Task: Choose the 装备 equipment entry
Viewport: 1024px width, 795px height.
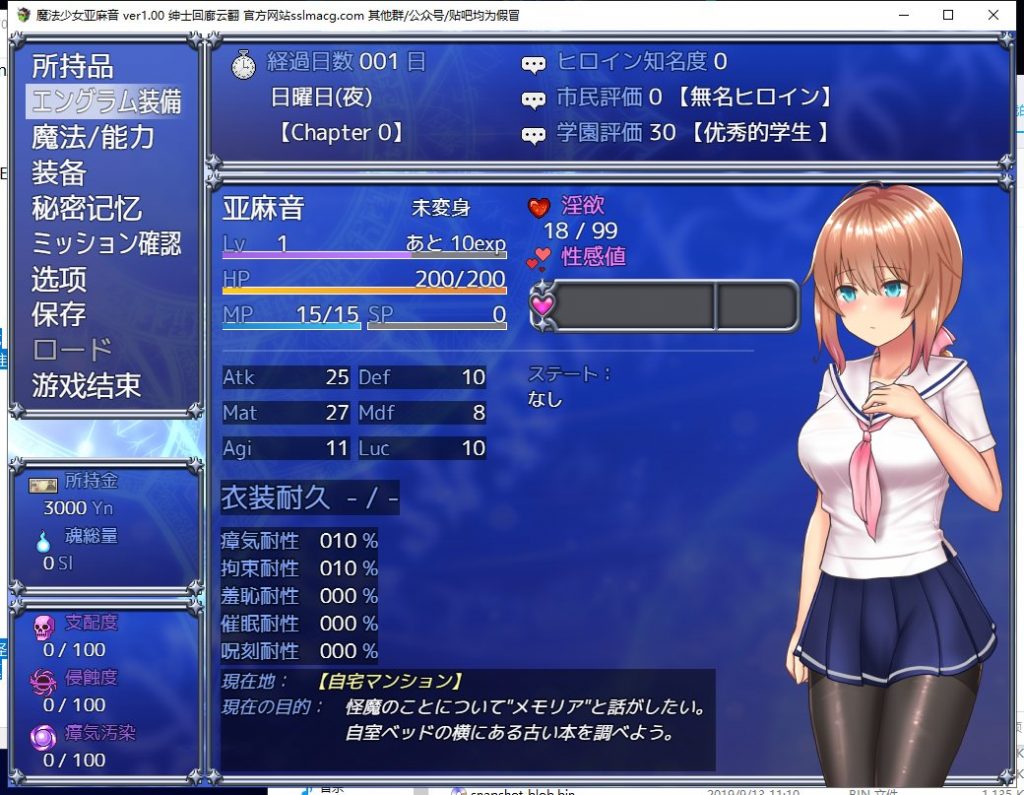Action: (59, 172)
